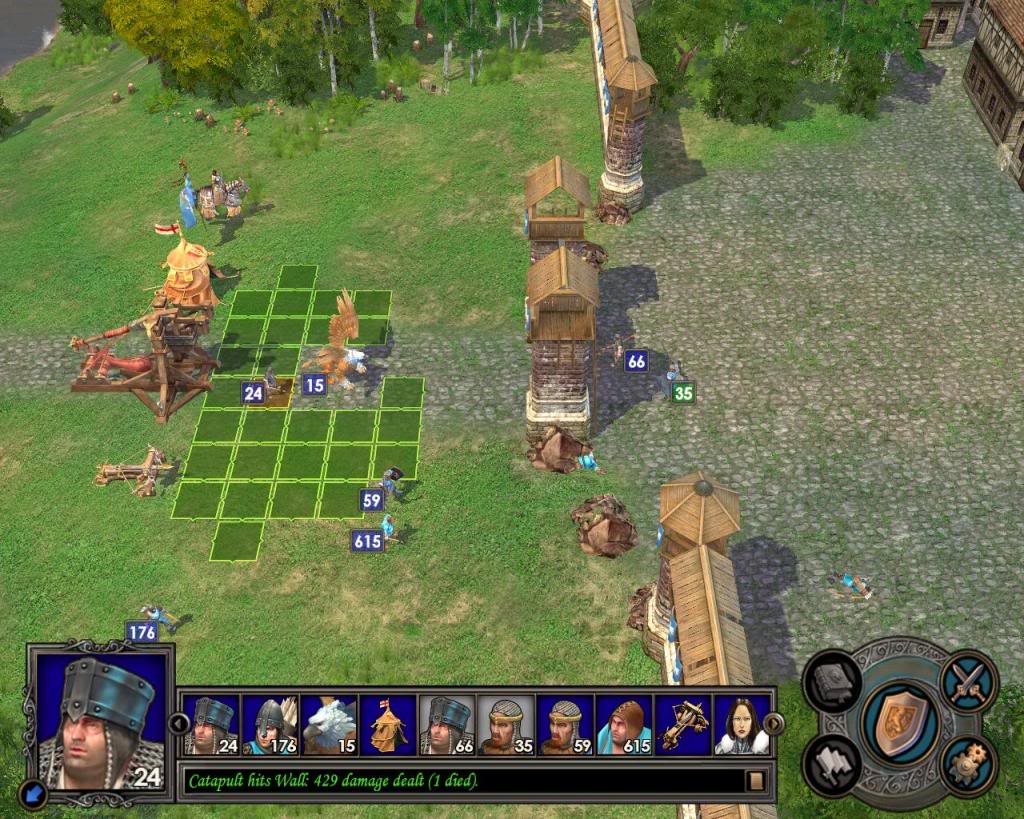Open combat options with the gears icon
This screenshot has width=1024, height=819.
click(967, 767)
